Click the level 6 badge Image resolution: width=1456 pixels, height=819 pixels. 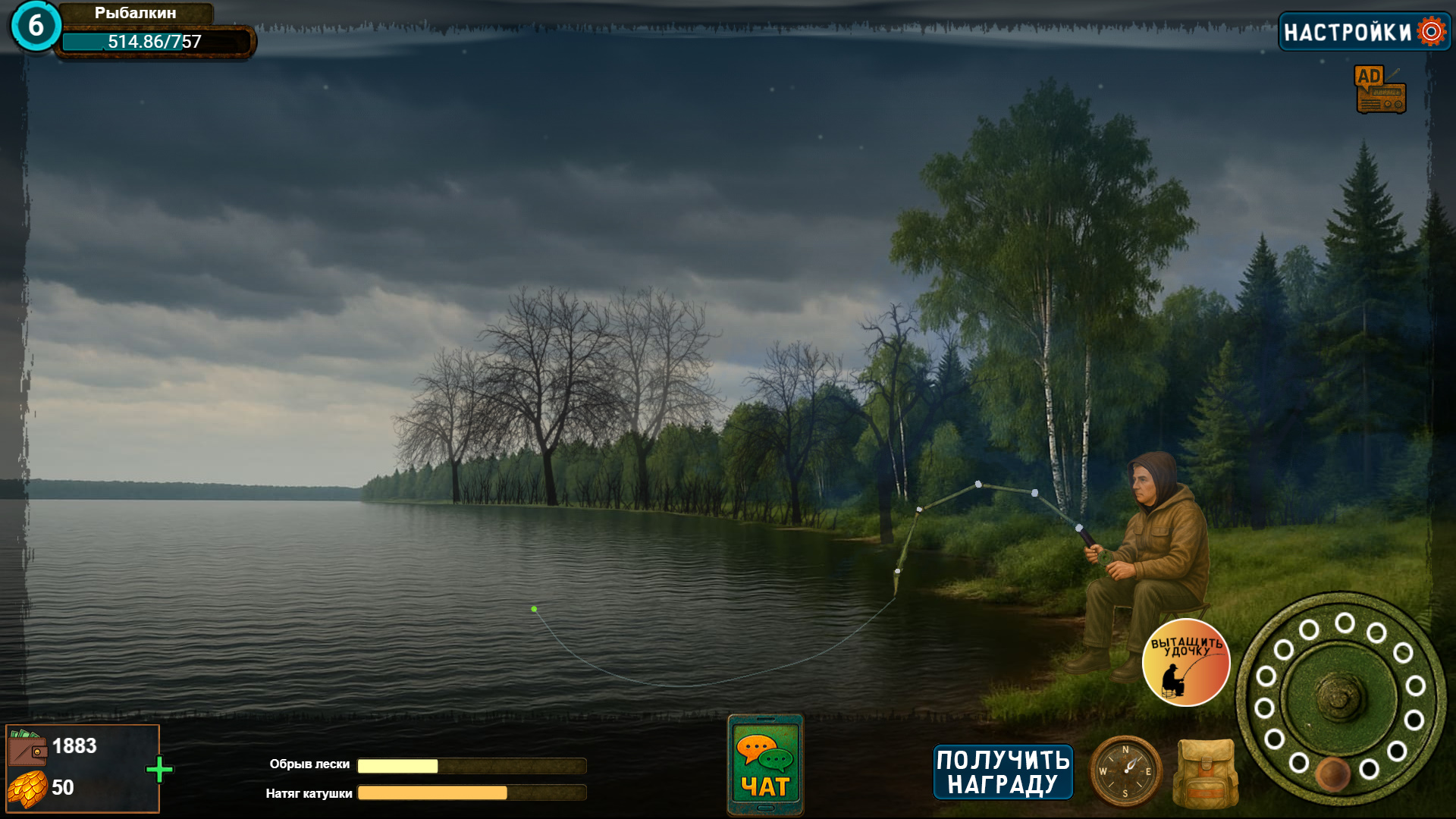tap(35, 24)
